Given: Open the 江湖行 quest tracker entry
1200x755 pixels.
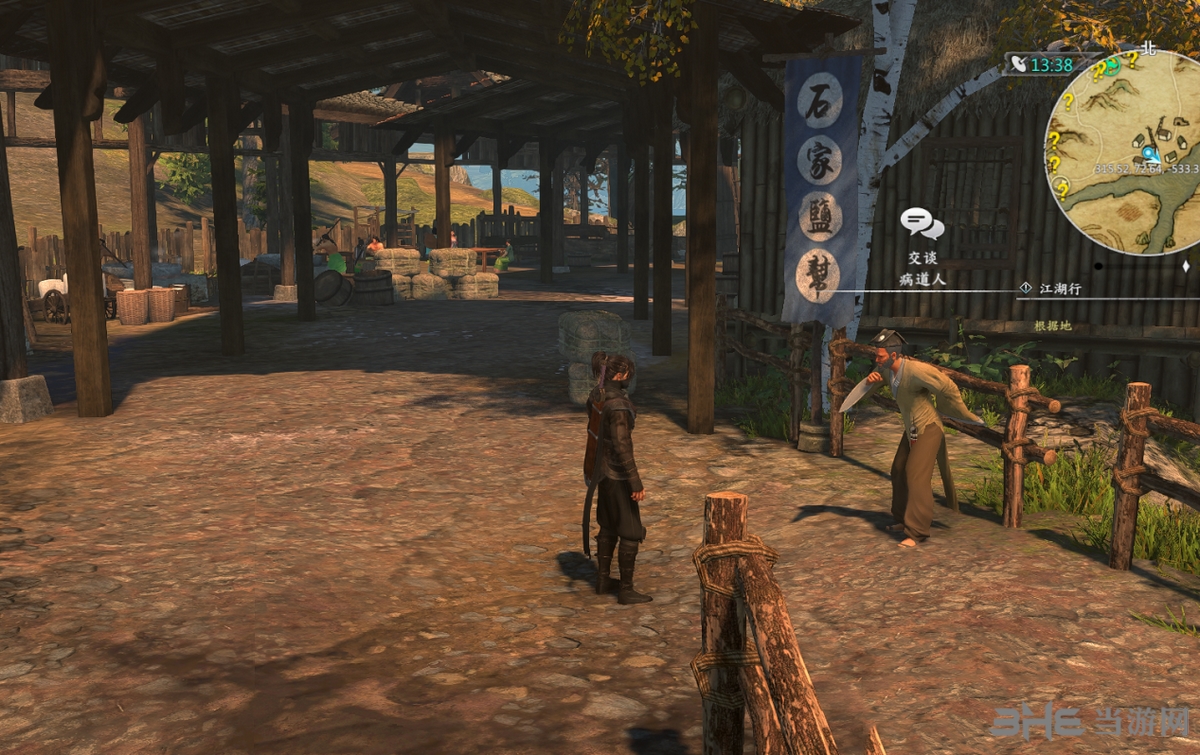Looking at the screenshot, I should [1060, 288].
